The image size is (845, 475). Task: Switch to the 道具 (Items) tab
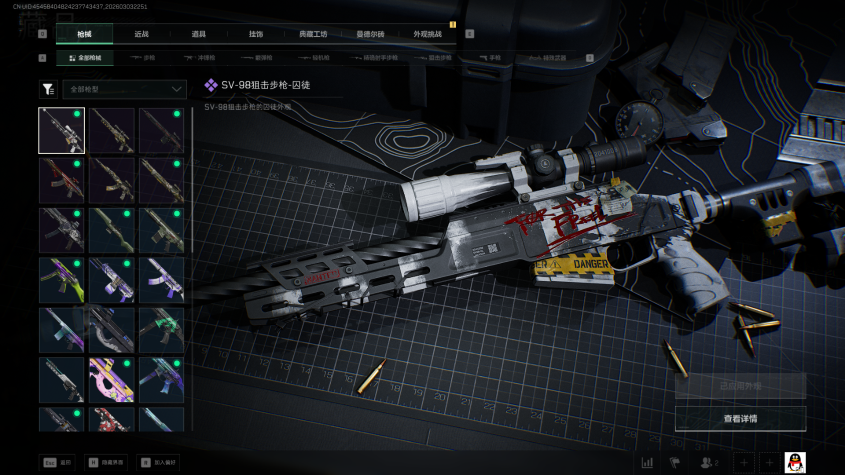coord(198,34)
